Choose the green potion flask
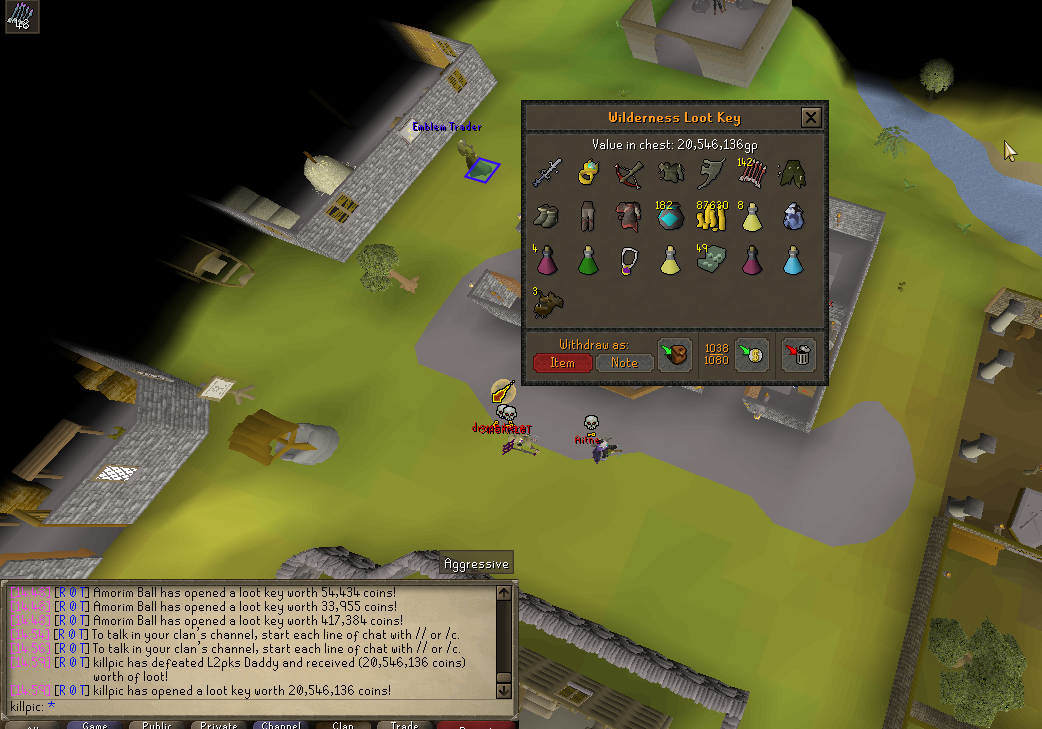 [x=588, y=260]
